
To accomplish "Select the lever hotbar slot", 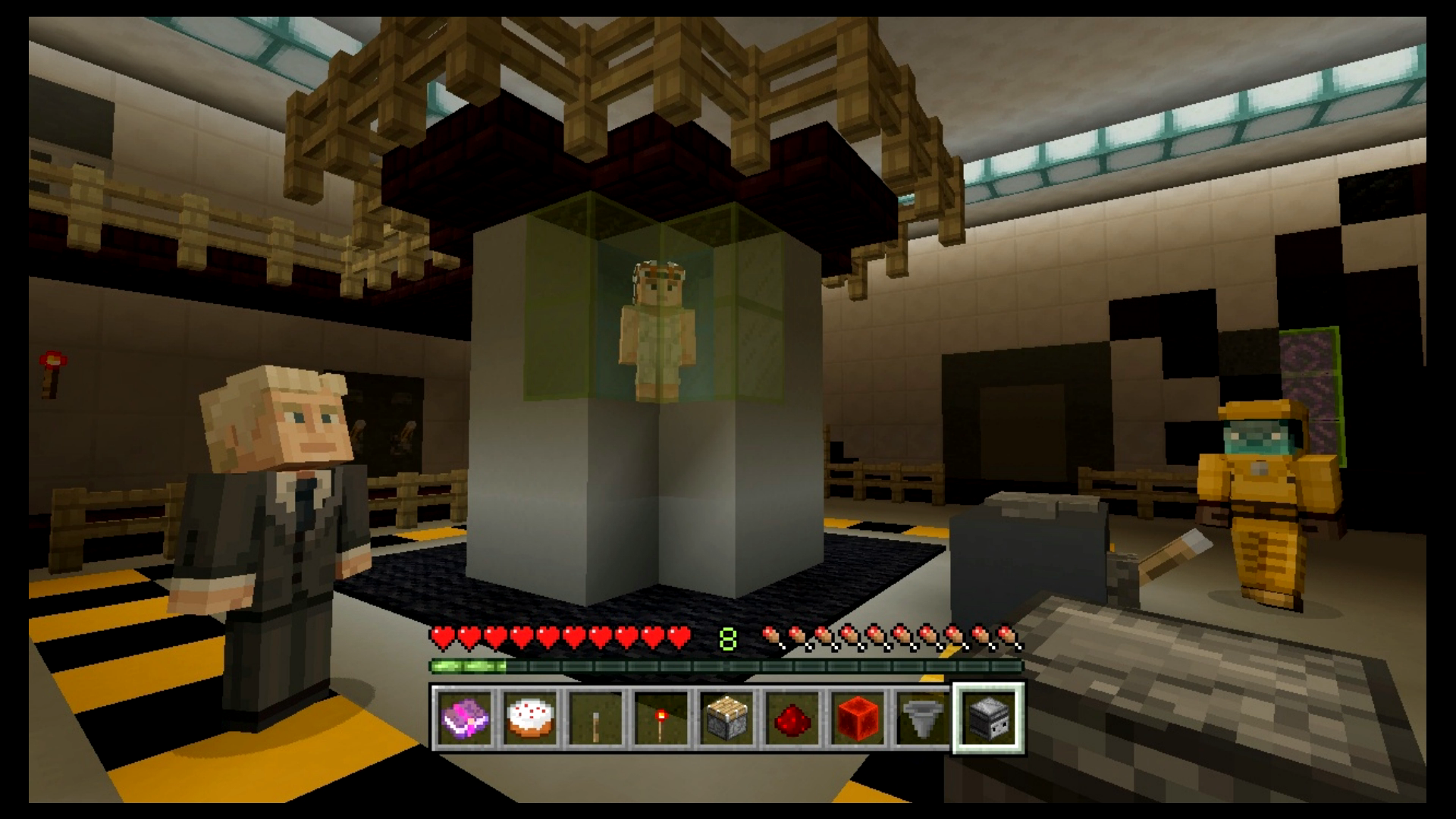I will coord(595,717).
